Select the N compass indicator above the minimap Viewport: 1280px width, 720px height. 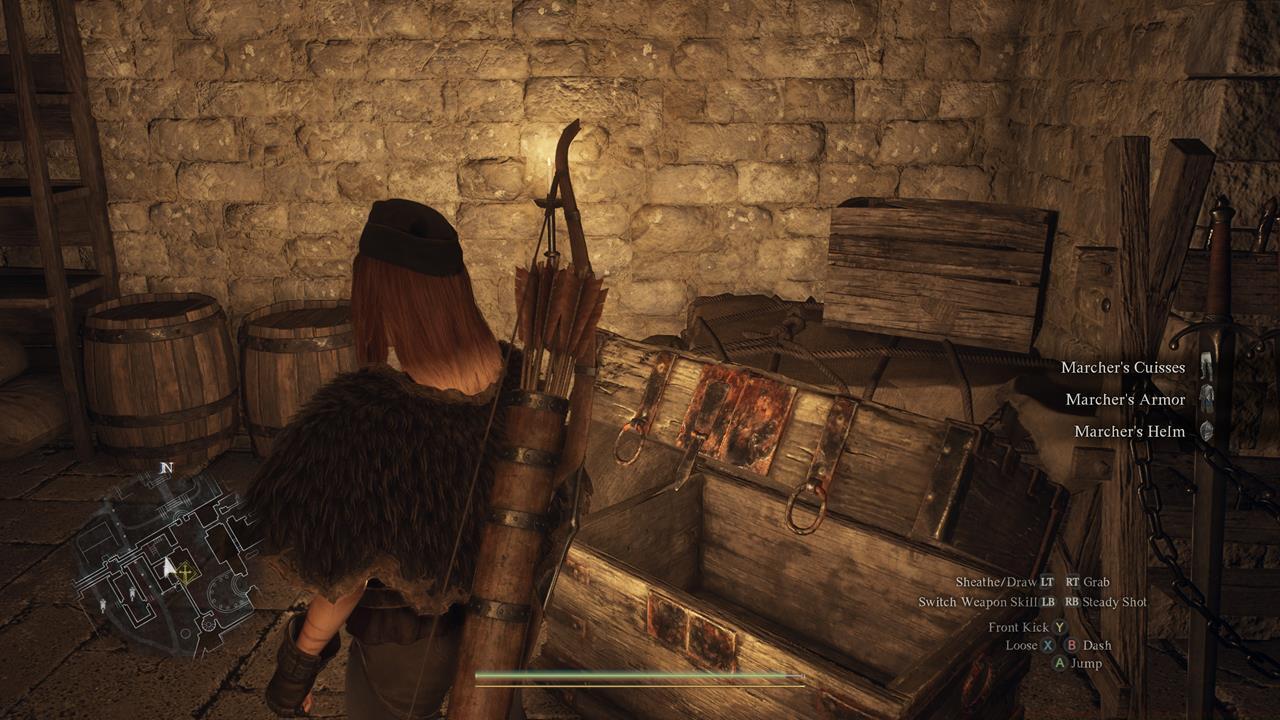(165, 467)
